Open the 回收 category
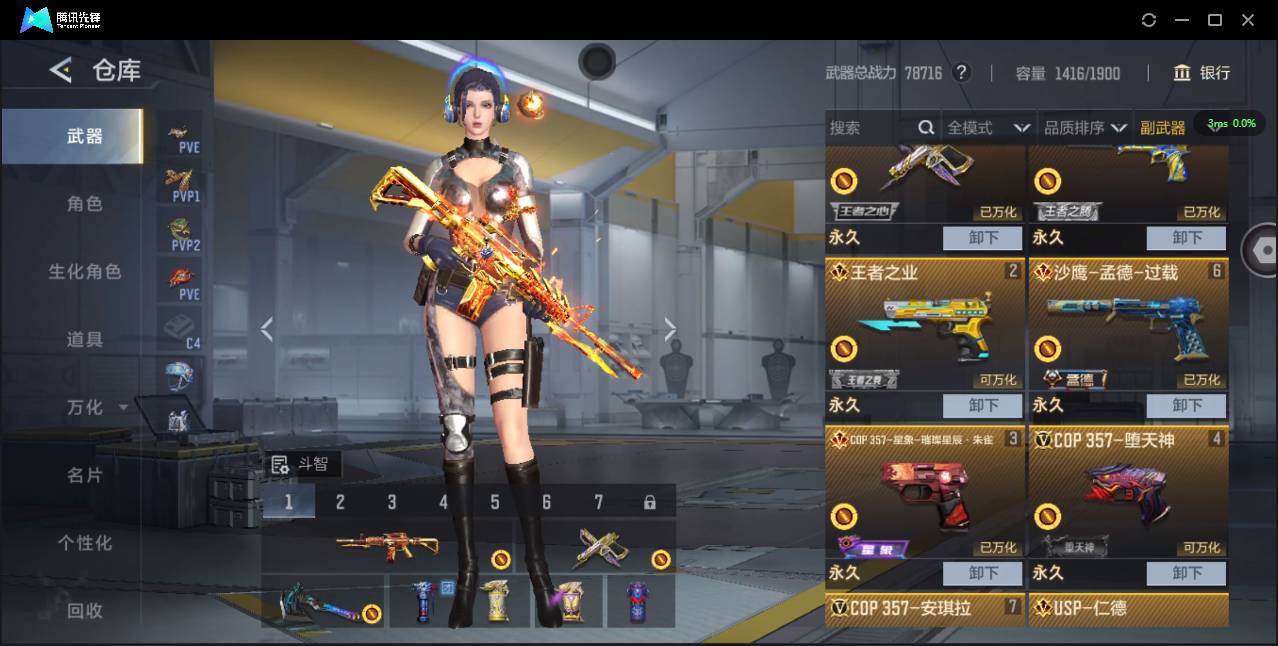1278x646 pixels. [85, 610]
